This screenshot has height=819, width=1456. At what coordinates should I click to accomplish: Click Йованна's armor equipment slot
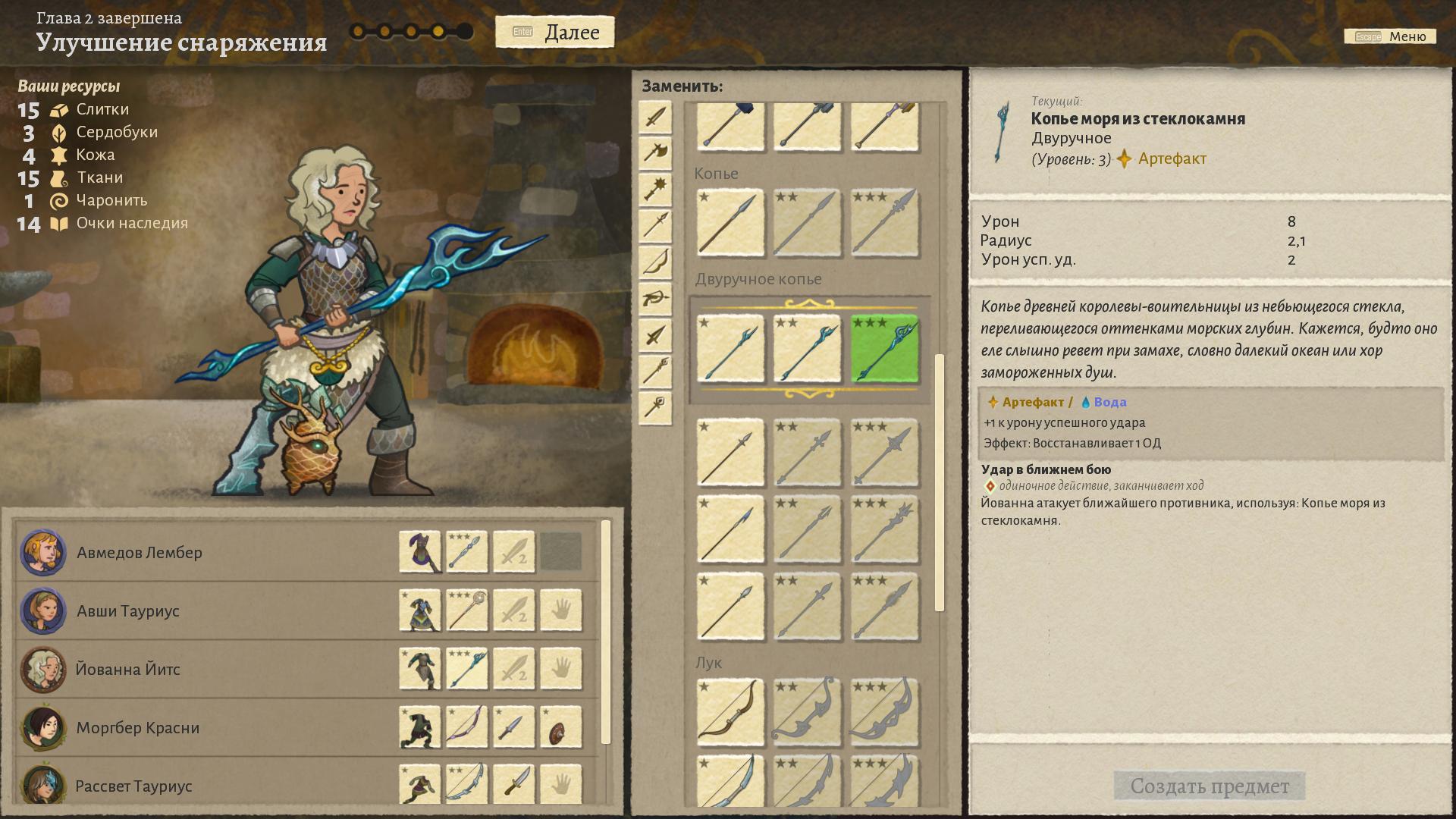pyautogui.click(x=420, y=669)
